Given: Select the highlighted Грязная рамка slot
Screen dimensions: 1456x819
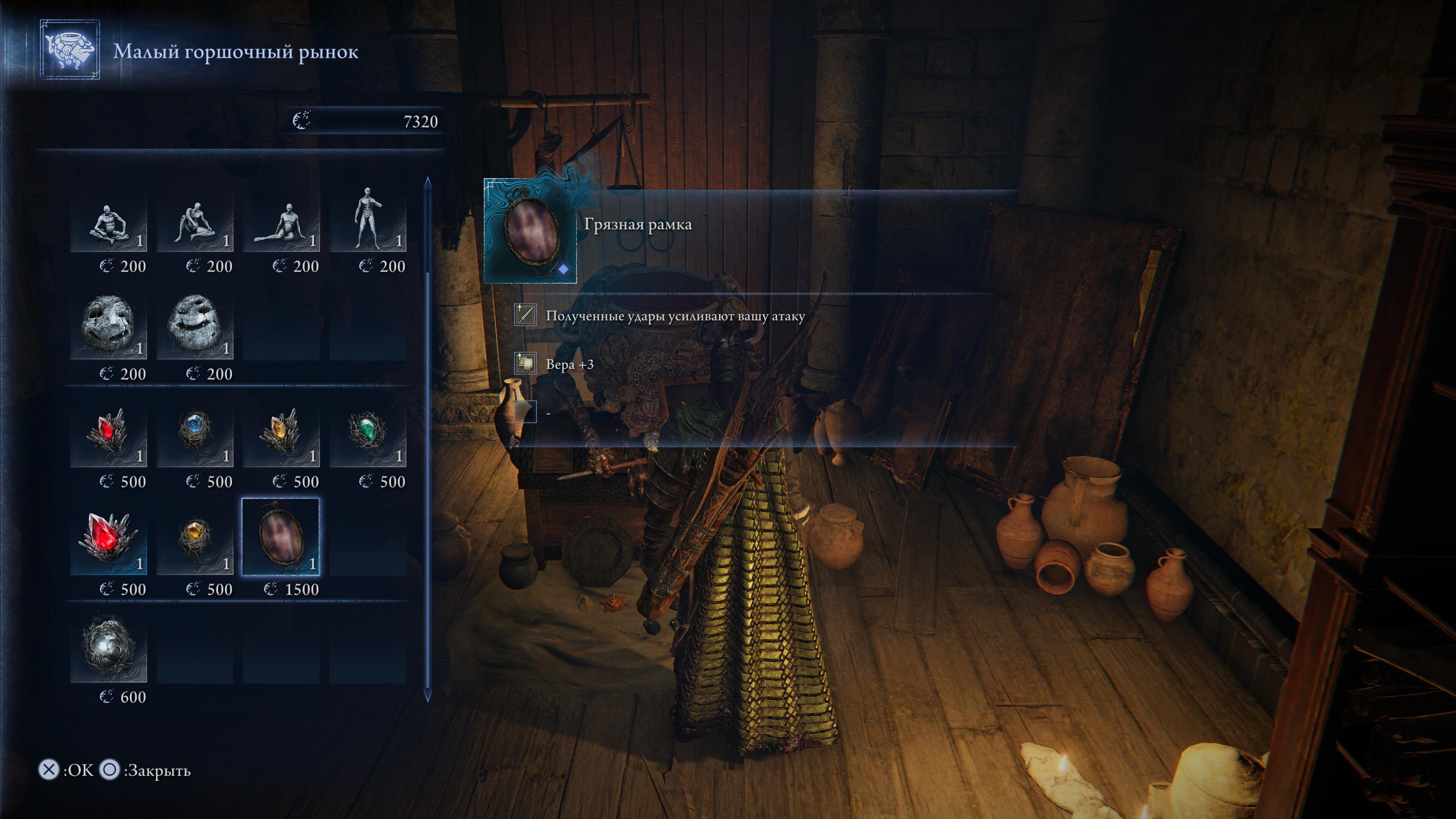Looking at the screenshot, I should pyautogui.click(x=281, y=538).
